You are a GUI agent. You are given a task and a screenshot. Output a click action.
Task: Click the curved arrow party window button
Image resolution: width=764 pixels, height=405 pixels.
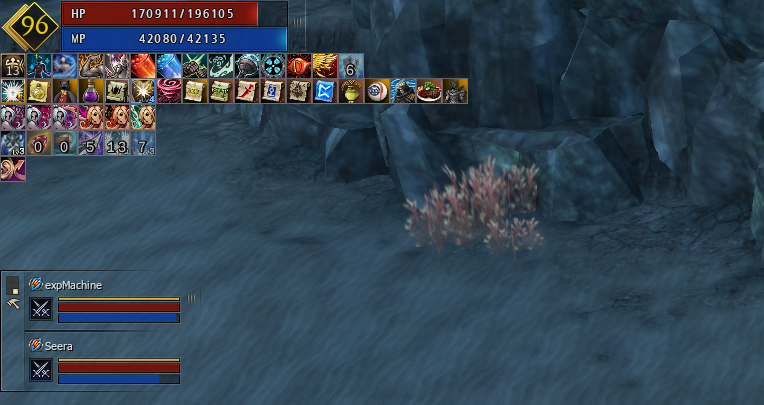[x=13, y=302]
